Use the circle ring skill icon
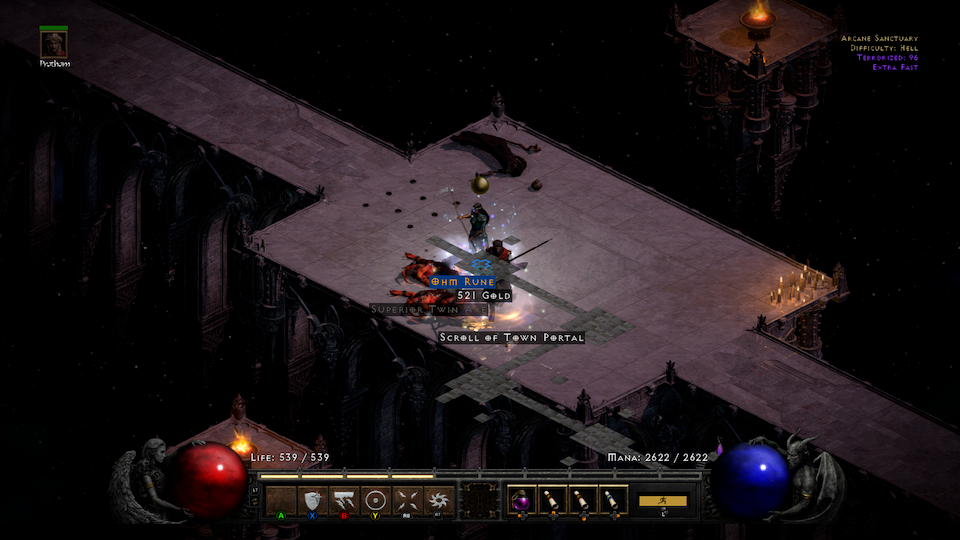960x540 pixels. click(375, 500)
